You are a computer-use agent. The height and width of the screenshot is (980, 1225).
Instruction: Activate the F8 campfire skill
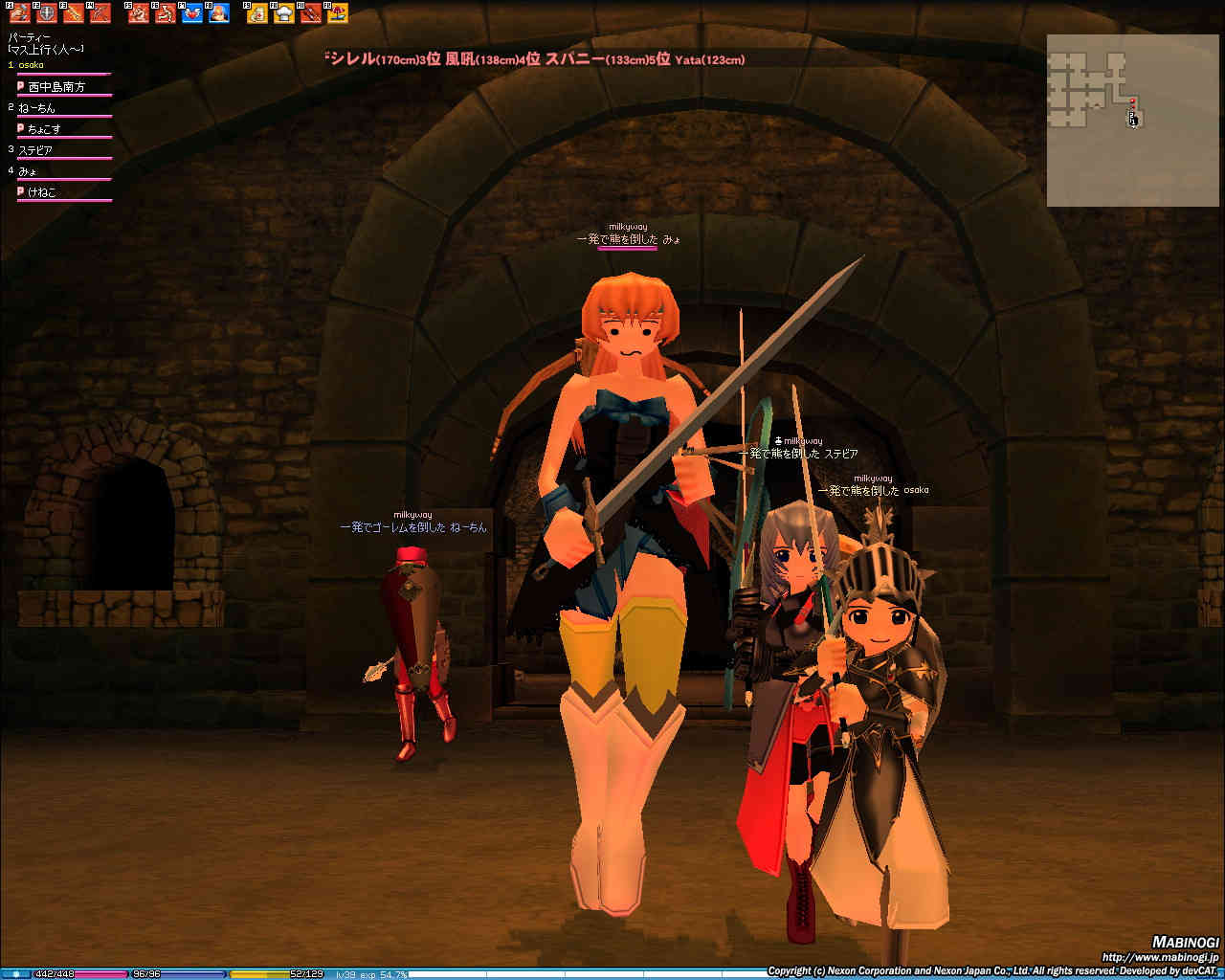pos(219,13)
